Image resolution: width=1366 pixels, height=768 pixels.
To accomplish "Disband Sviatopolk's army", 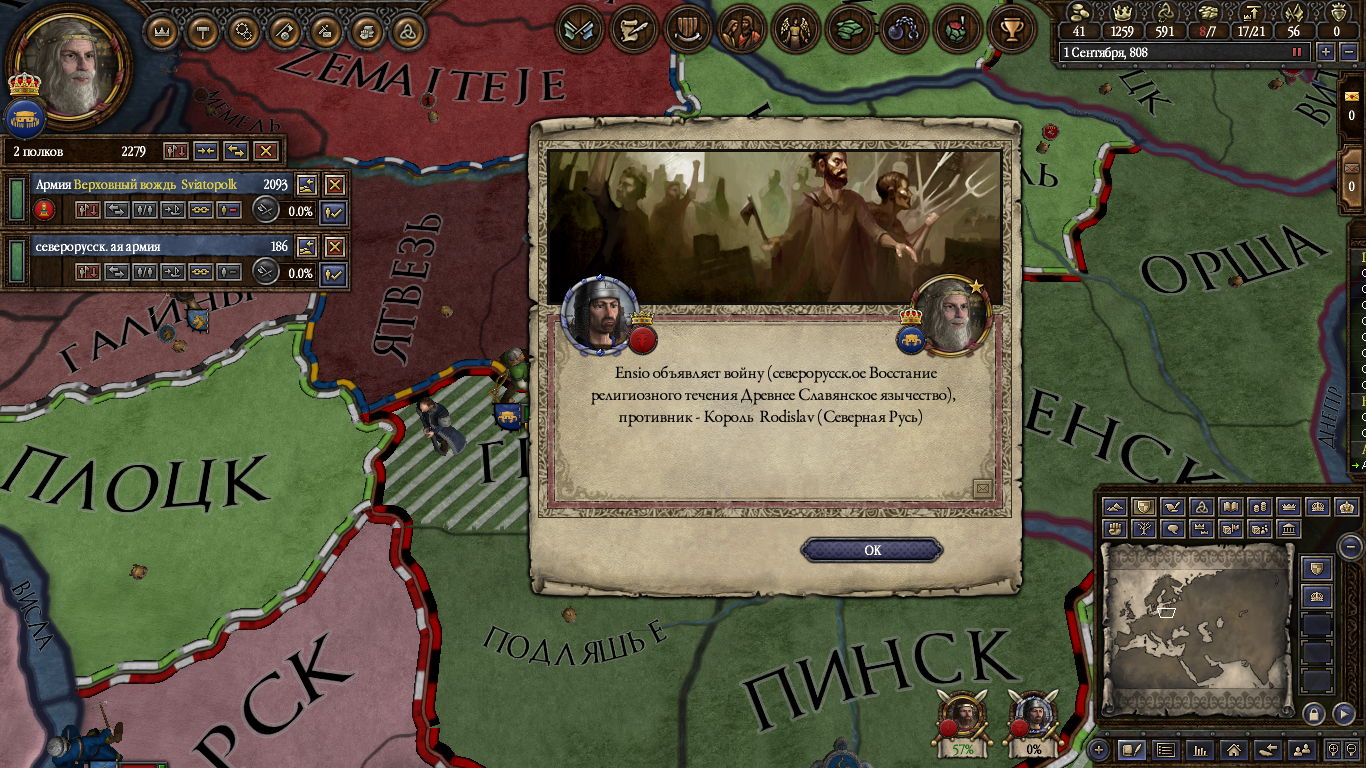I will click(335, 185).
